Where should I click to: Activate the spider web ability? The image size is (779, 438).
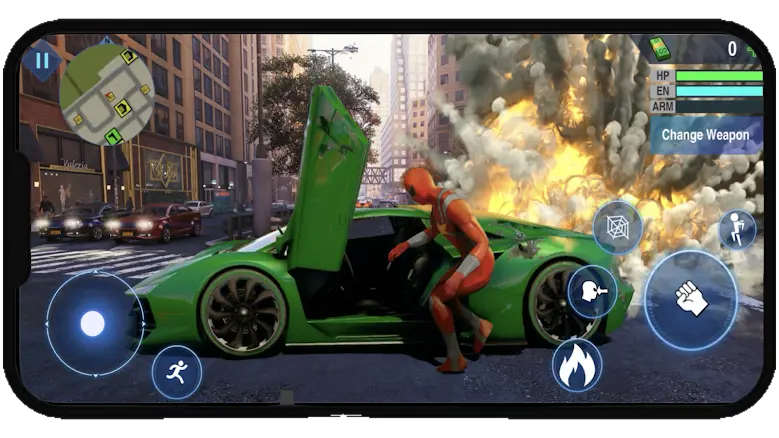617,227
